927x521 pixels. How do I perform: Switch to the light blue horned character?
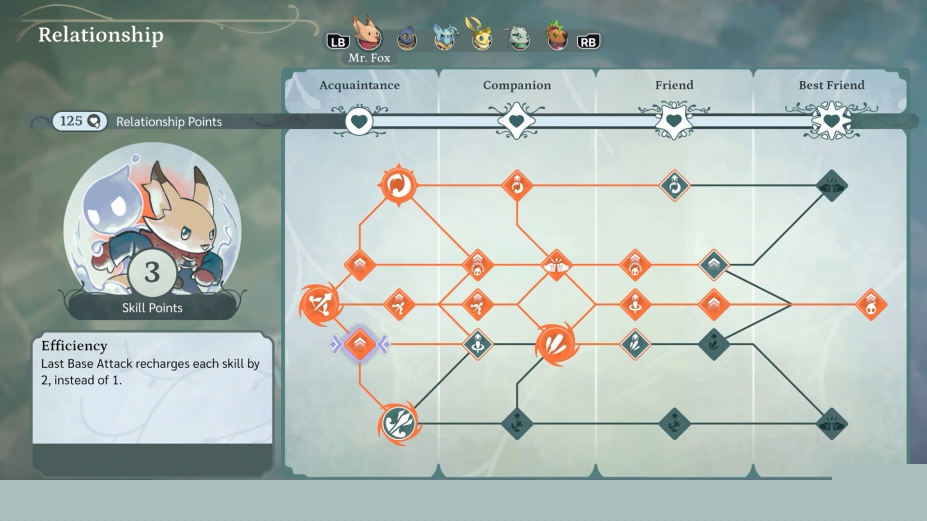[x=444, y=38]
